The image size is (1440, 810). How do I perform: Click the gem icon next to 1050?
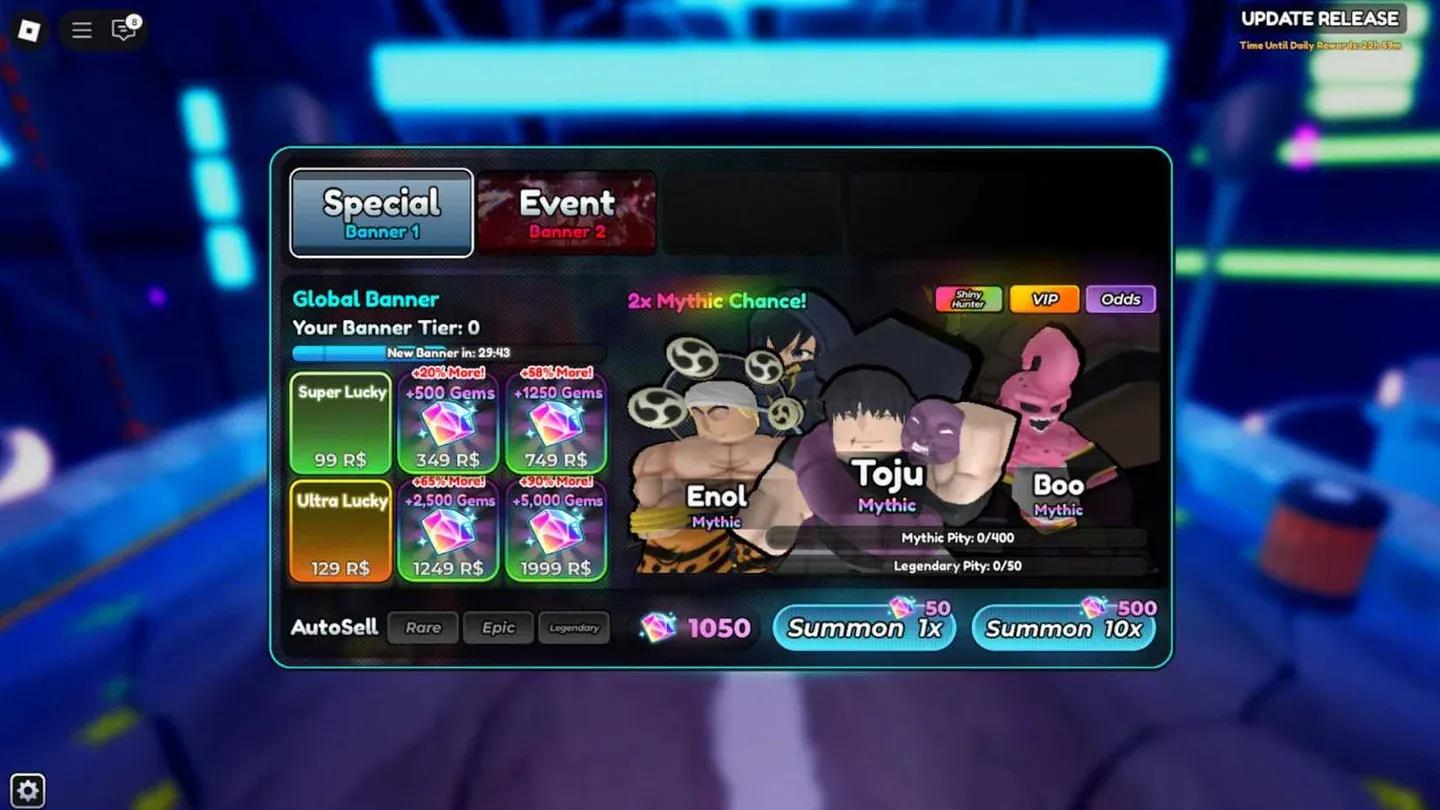655,627
